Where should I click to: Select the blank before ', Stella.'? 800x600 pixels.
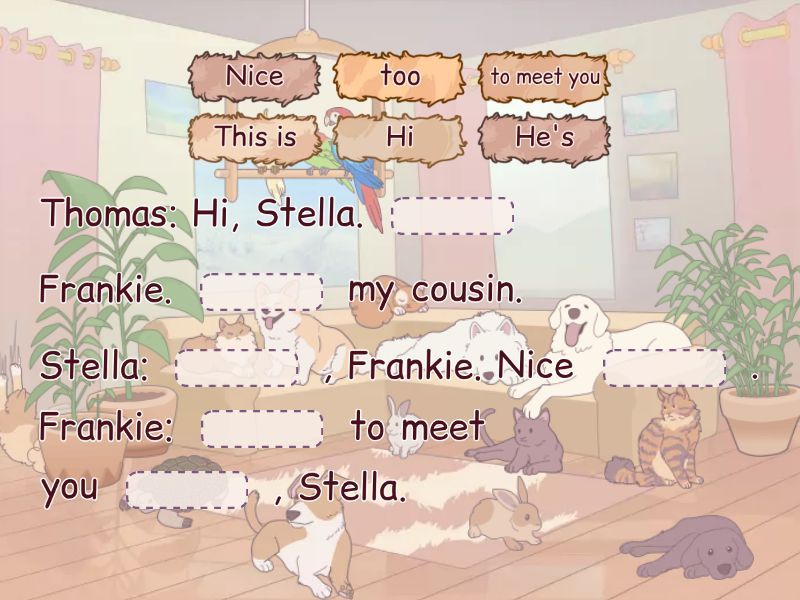click(x=187, y=490)
